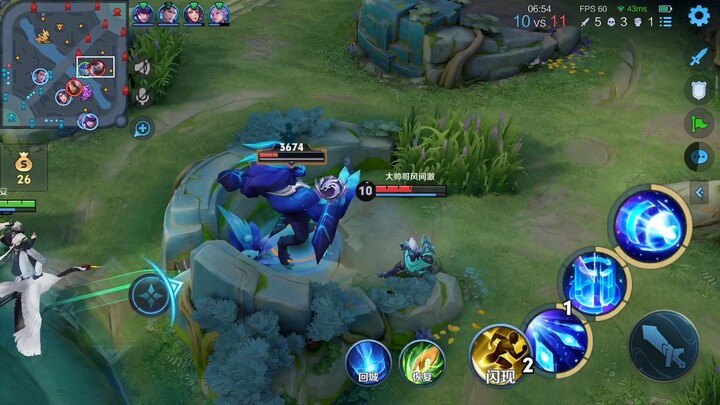
Task: Activate the 回城 recall ability
Action: (367, 361)
